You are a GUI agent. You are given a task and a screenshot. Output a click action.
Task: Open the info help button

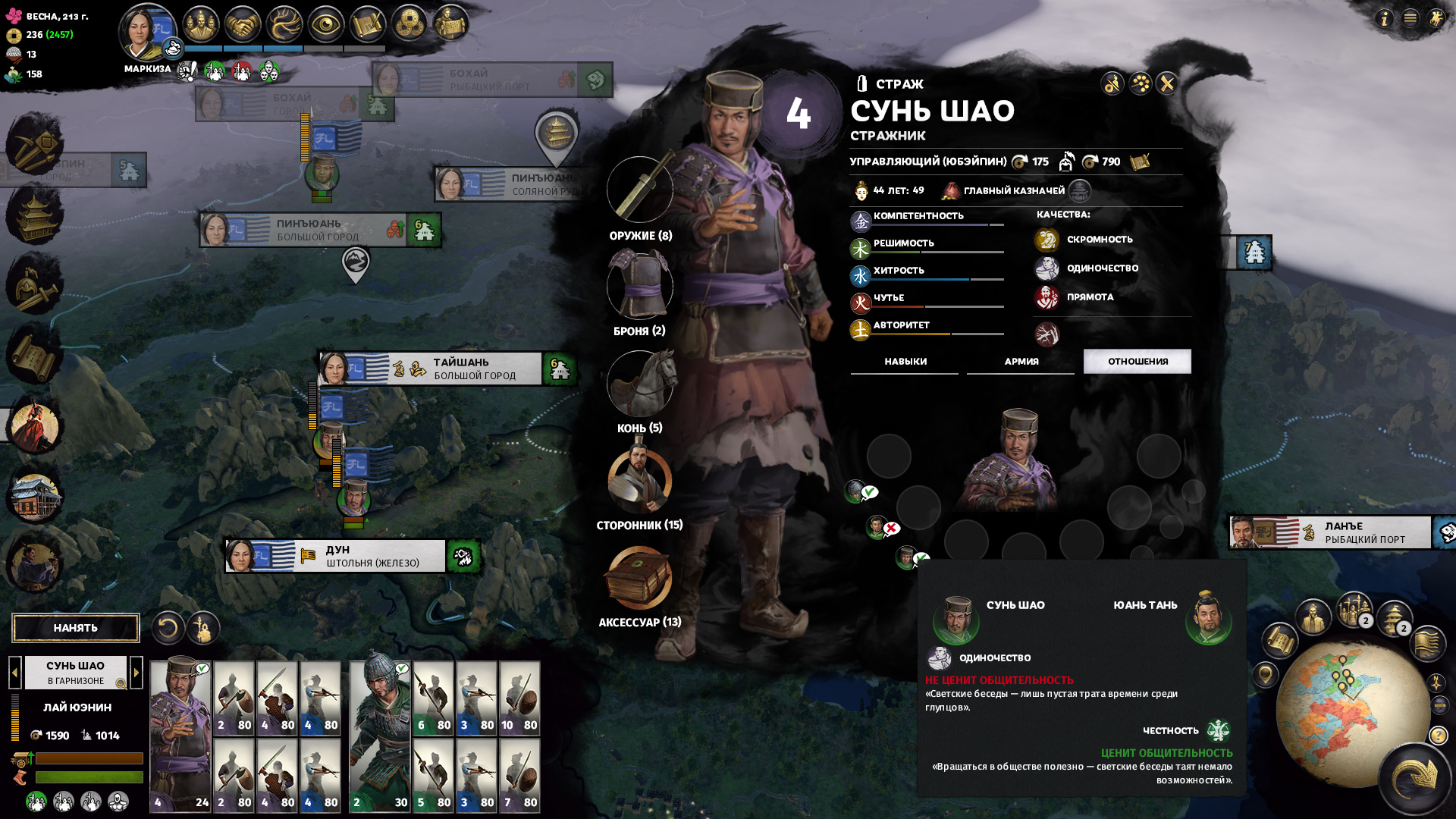click(1385, 18)
